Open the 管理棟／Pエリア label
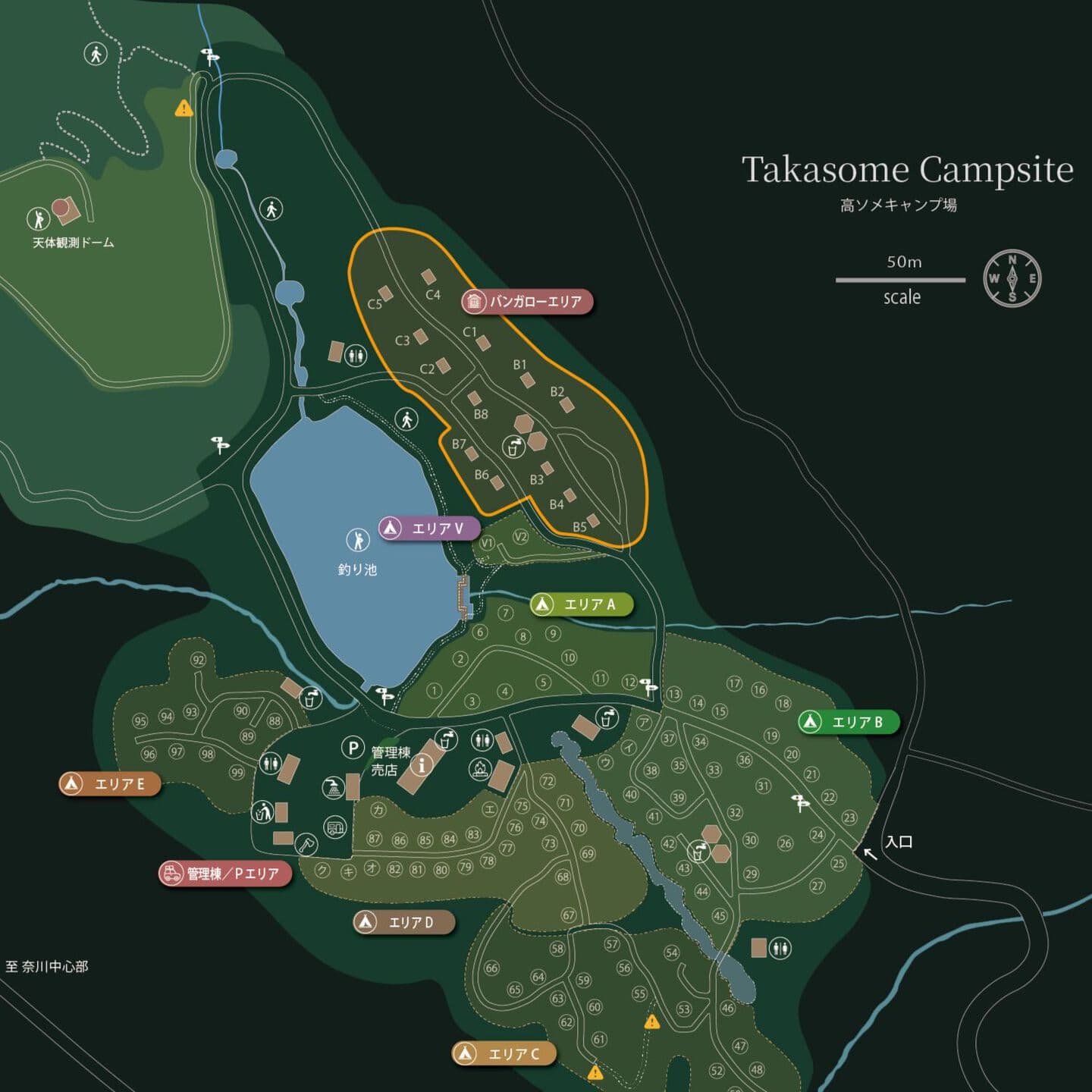Viewport: 1092px width, 1092px height. click(x=225, y=874)
